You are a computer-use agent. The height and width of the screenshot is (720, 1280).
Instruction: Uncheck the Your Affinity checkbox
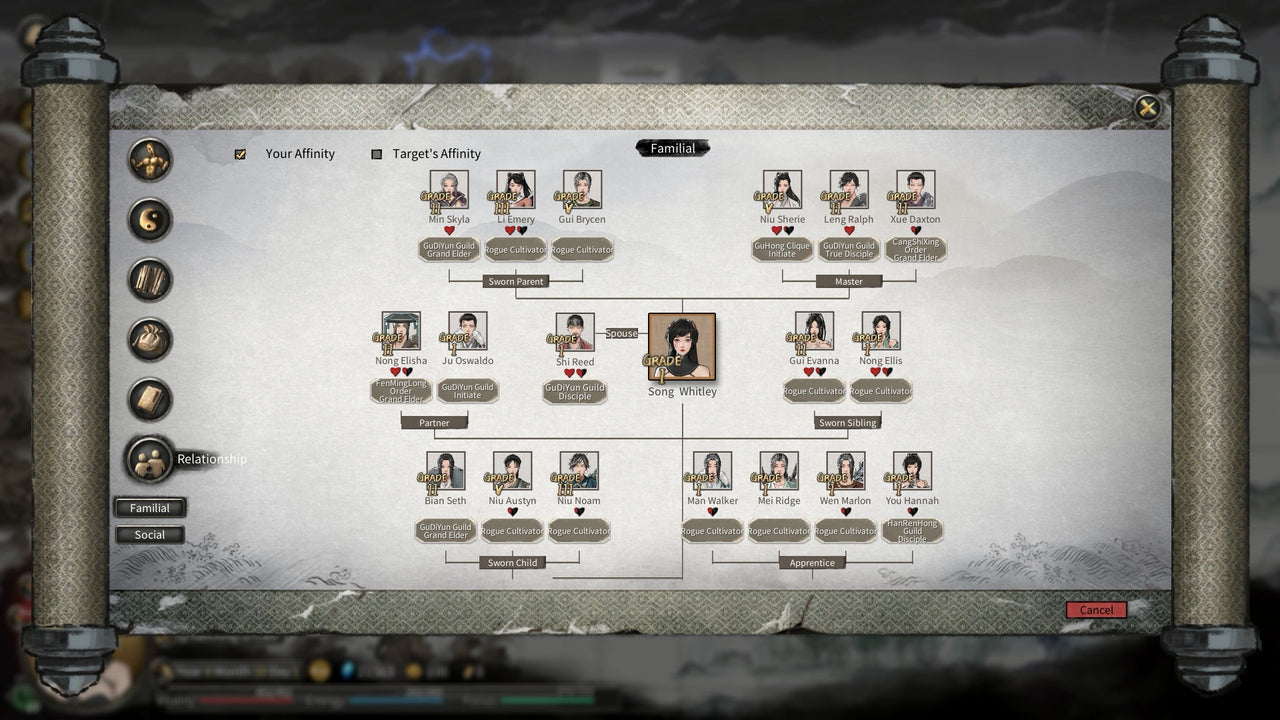pyautogui.click(x=240, y=154)
